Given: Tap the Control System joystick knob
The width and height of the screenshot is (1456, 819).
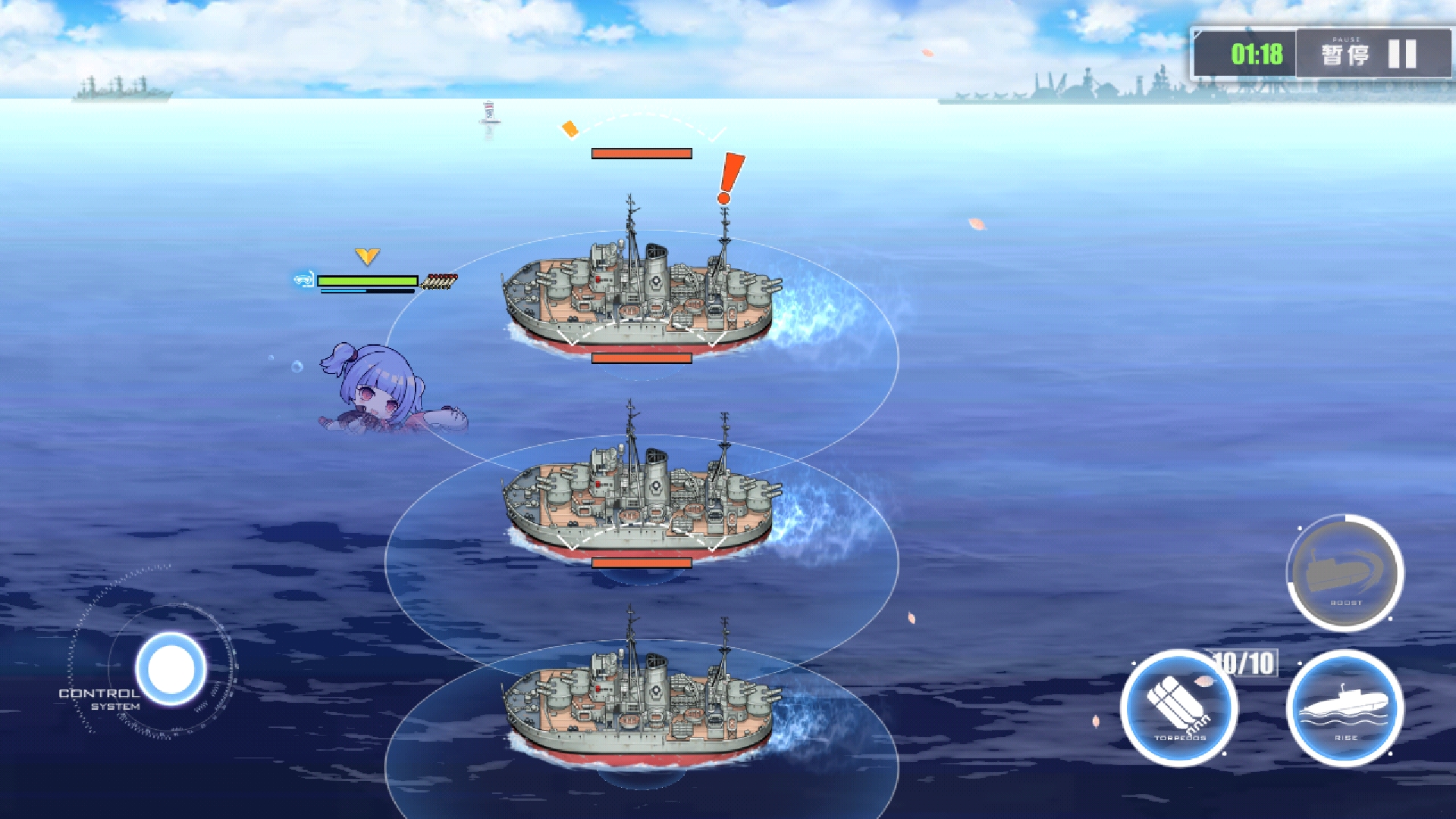Looking at the screenshot, I should 171,669.
